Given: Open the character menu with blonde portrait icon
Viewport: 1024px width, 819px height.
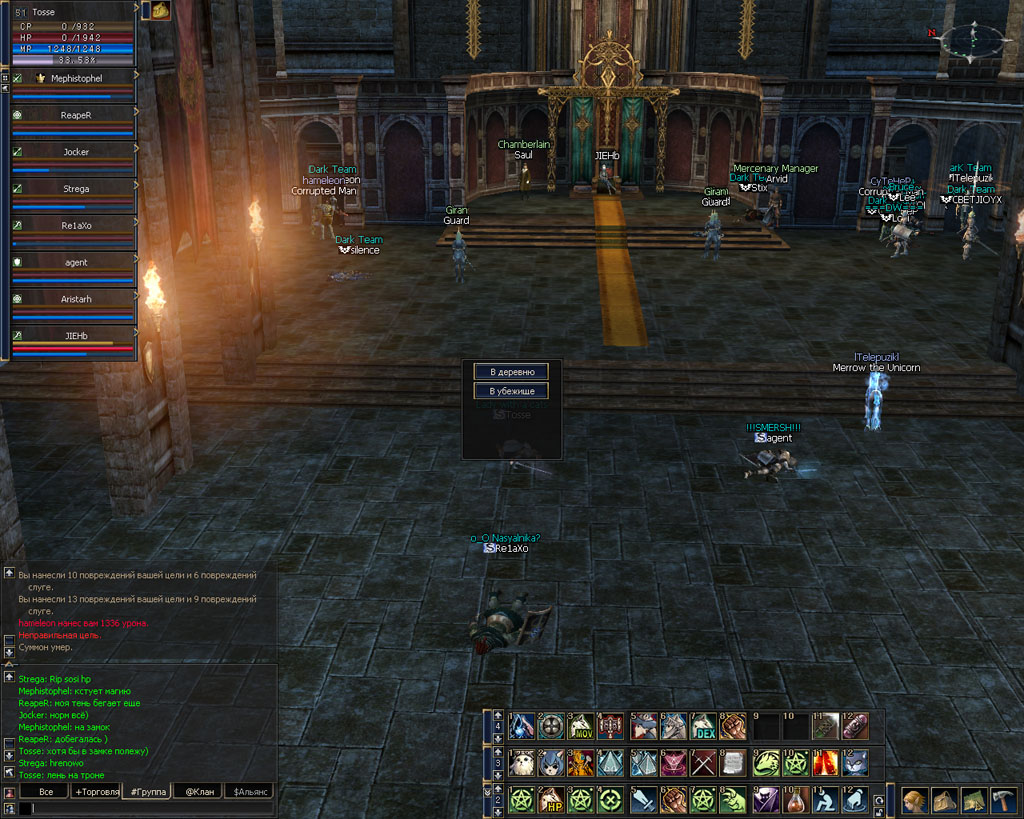Looking at the screenshot, I should pyautogui.click(x=914, y=800).
